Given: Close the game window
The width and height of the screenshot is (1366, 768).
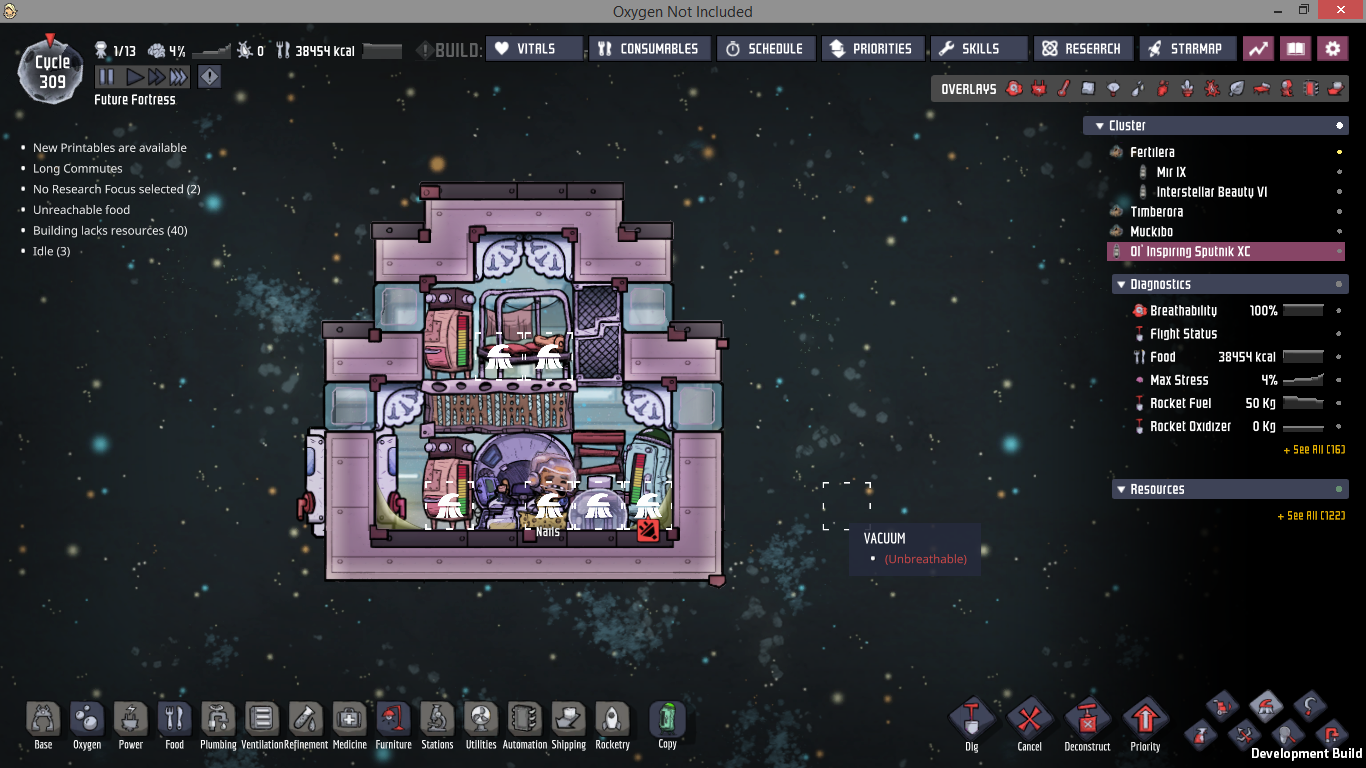Looking at the screenshot, I should coord(1349,11).
